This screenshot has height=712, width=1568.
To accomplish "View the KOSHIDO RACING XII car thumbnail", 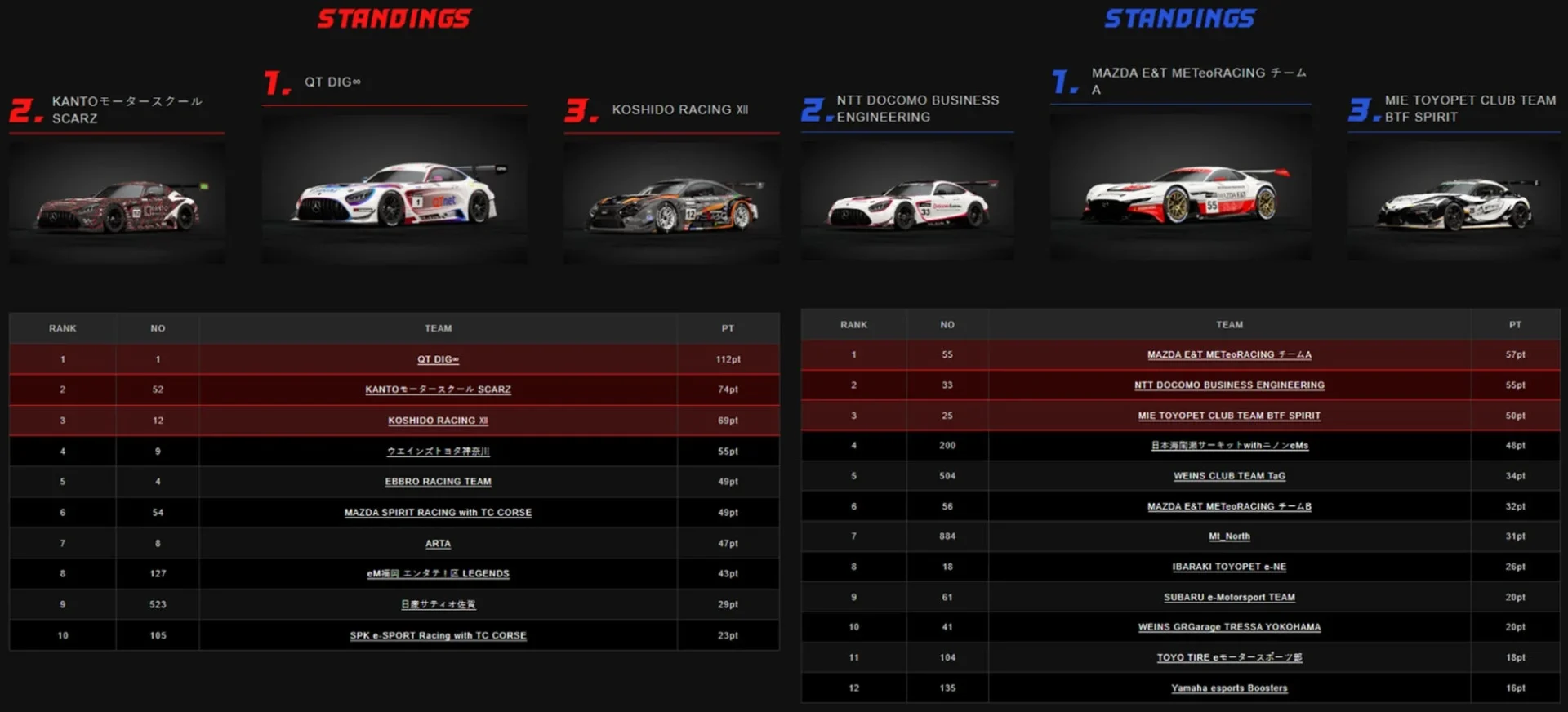I will tap(671, 204).
